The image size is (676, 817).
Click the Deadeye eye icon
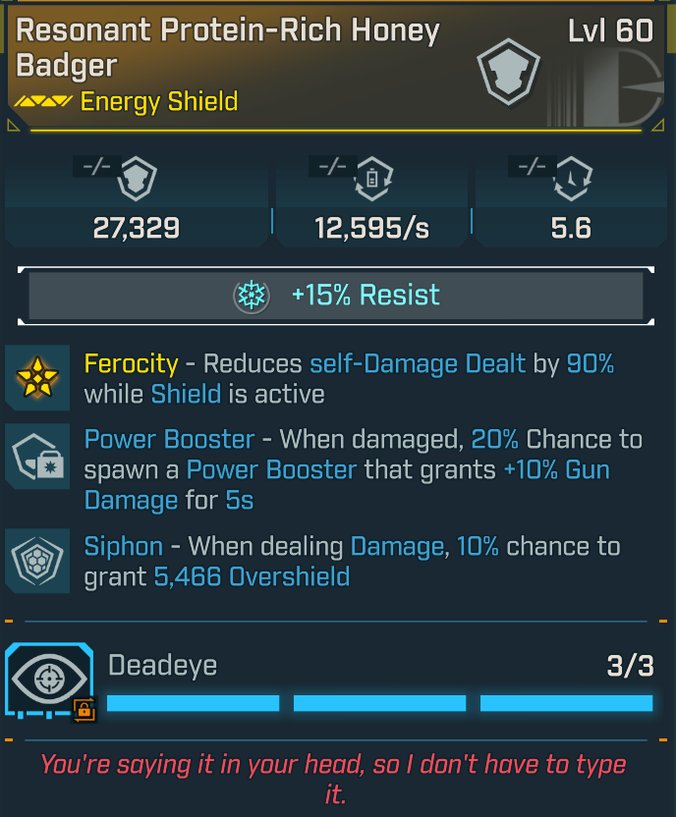coord(45,679)
